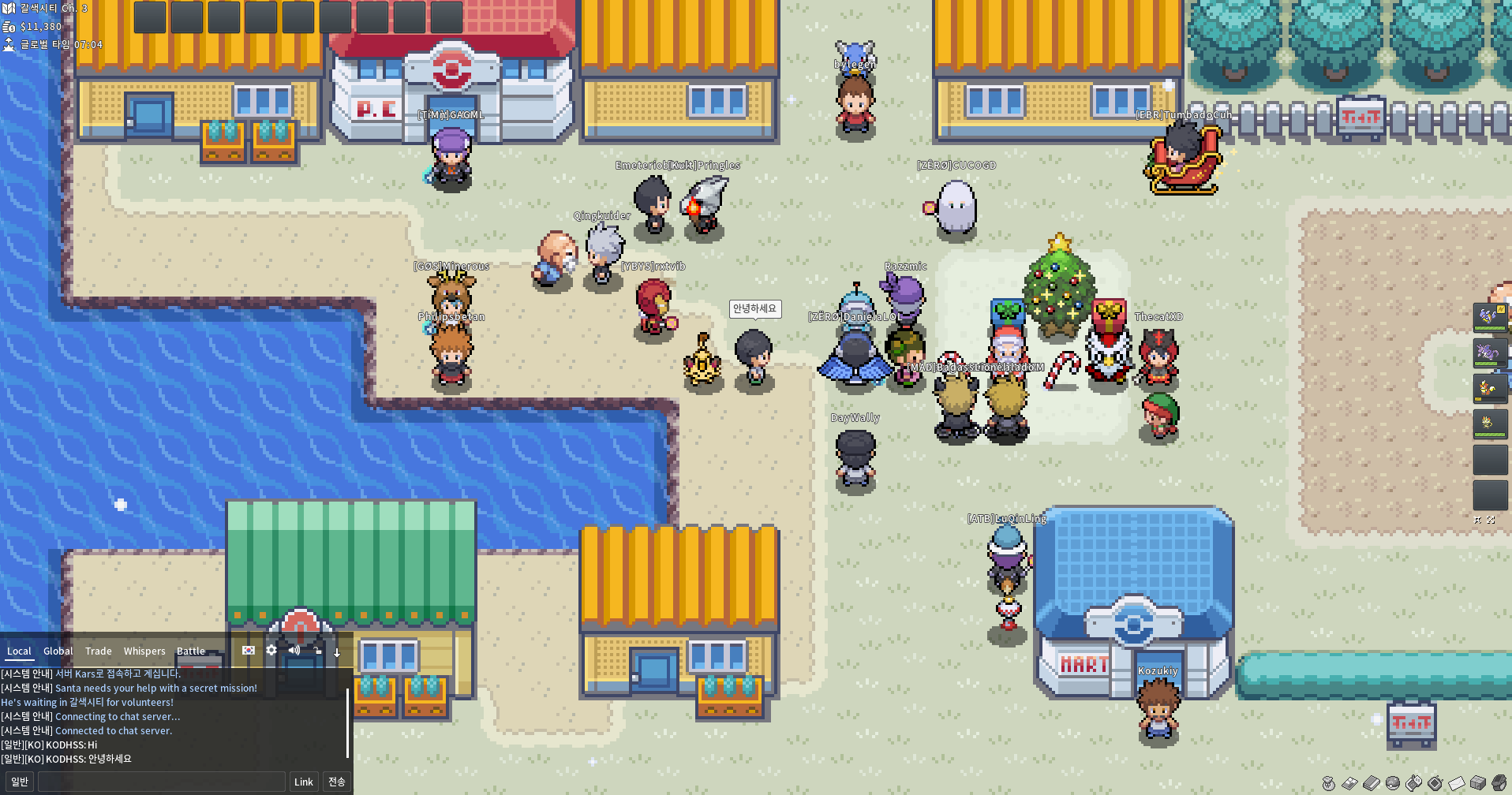The image size is (1512, 795).
Task: Open the Trade chat tab
Action: [x=99, y=651]
